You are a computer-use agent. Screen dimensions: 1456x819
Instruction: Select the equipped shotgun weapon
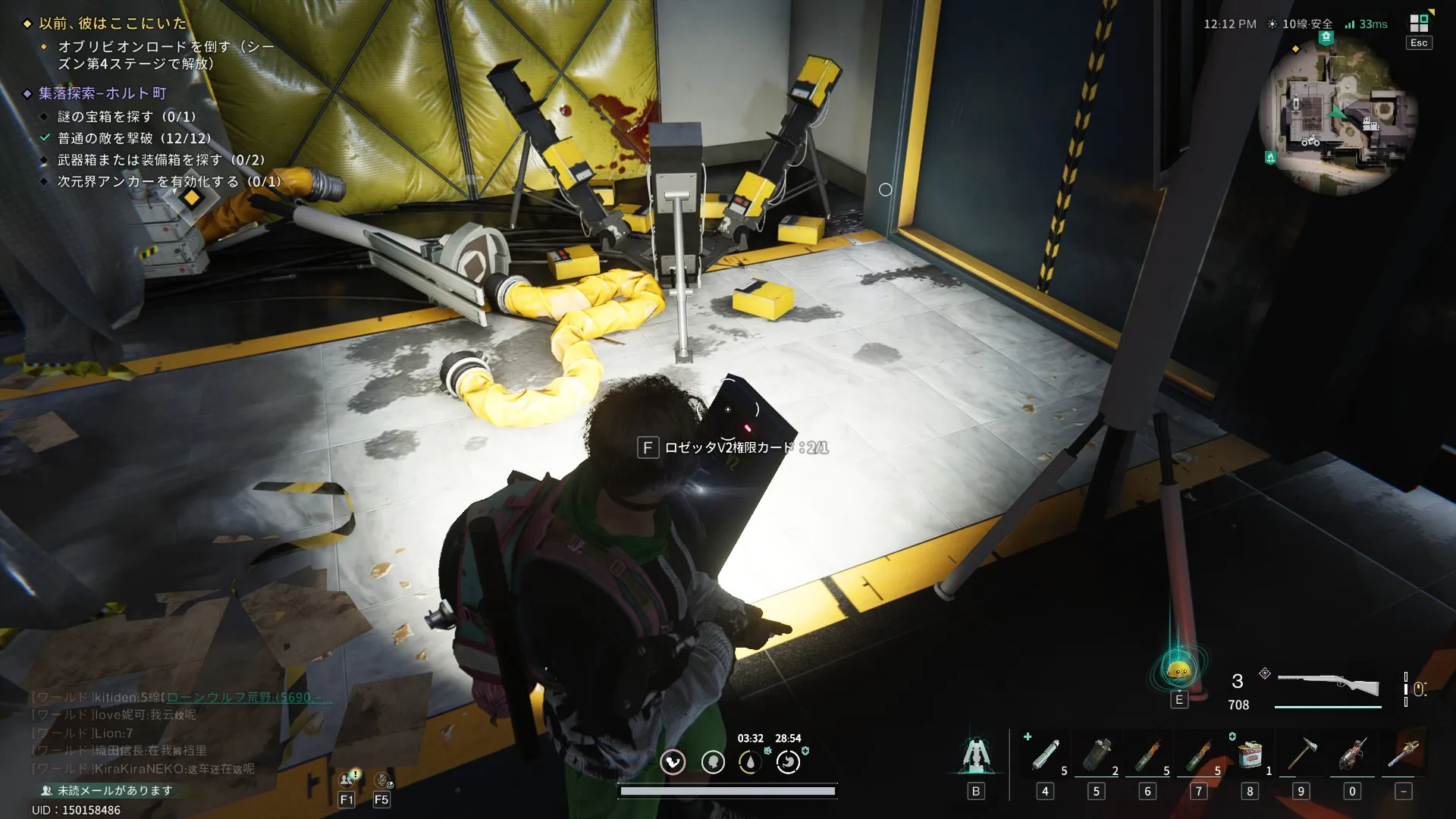[1328, 685]
